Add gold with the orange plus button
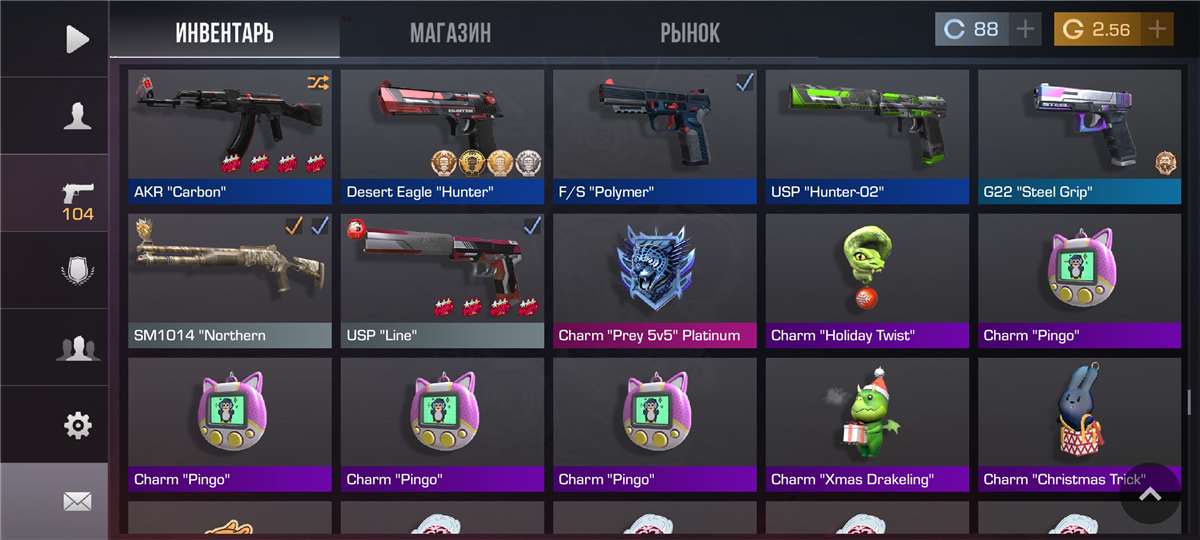 [1157, 29]
